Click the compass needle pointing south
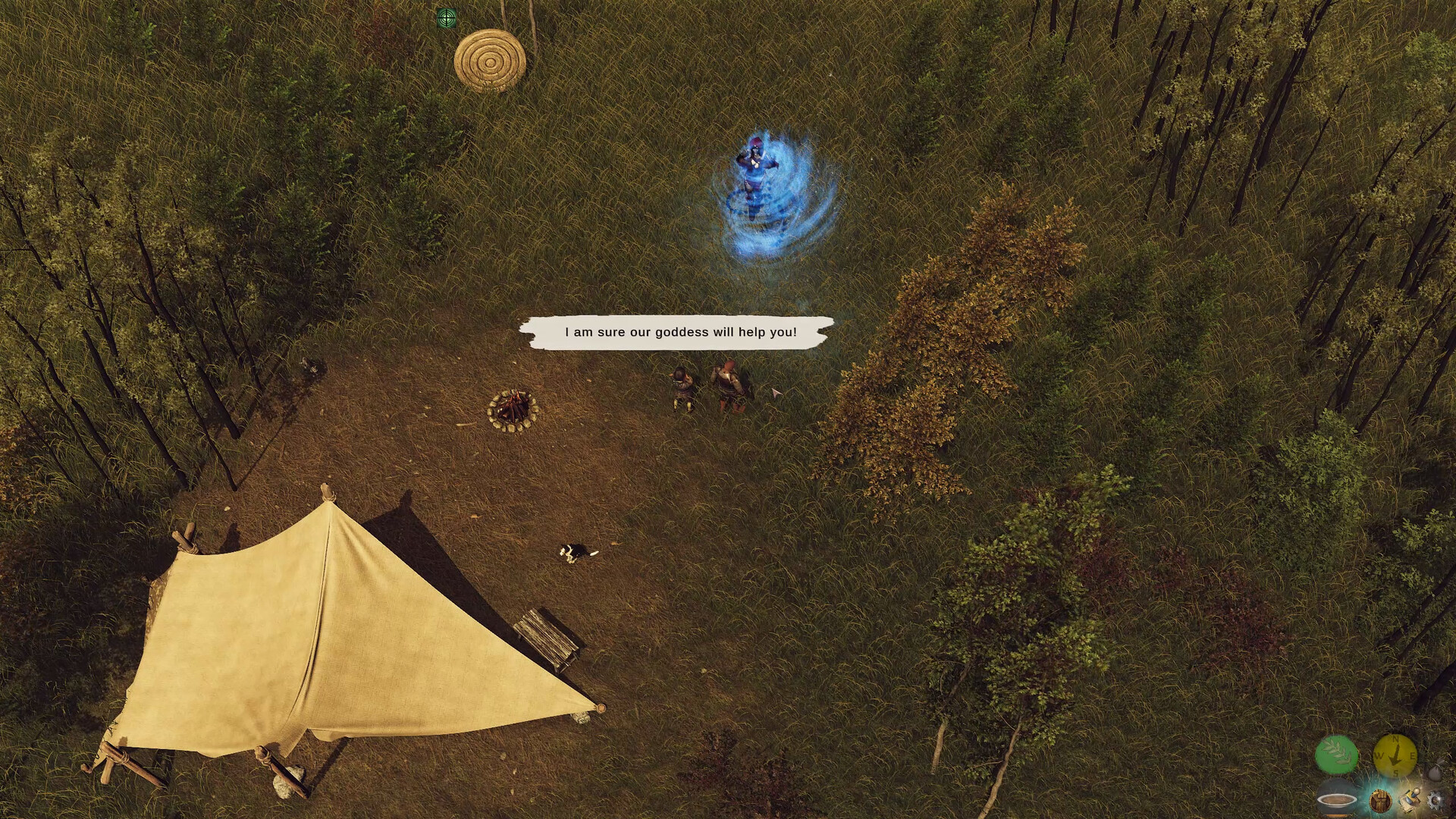The image size is (1456, 819). click(x=1394, y=760)
